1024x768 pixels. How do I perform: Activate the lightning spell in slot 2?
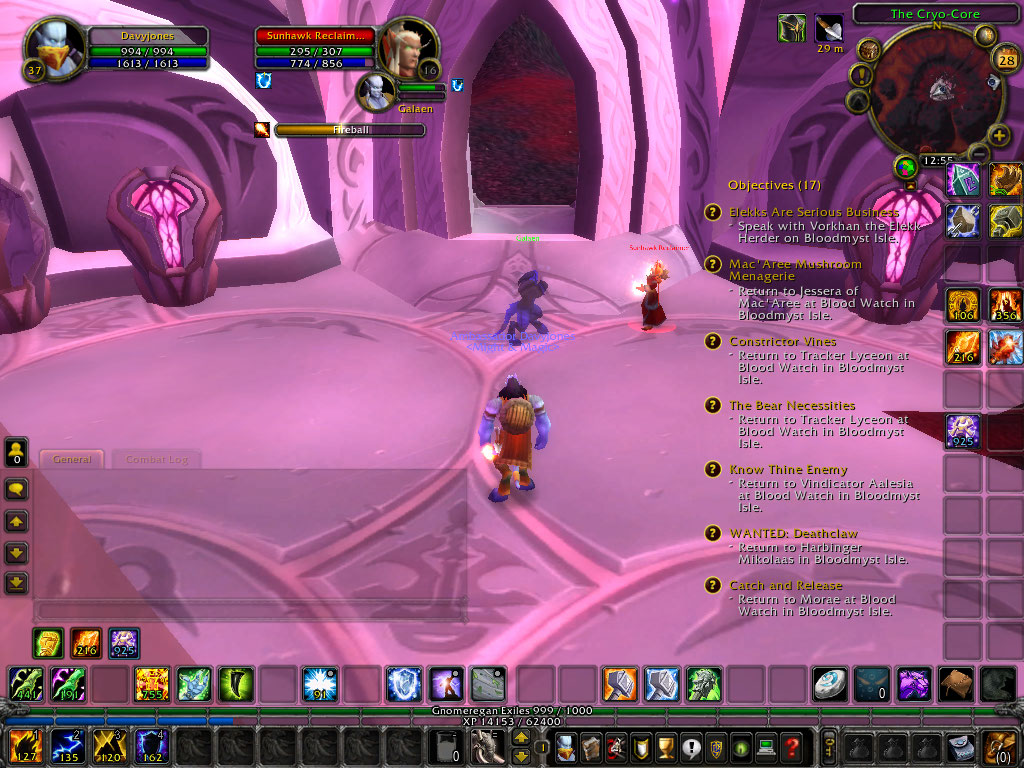click(67, 746)
